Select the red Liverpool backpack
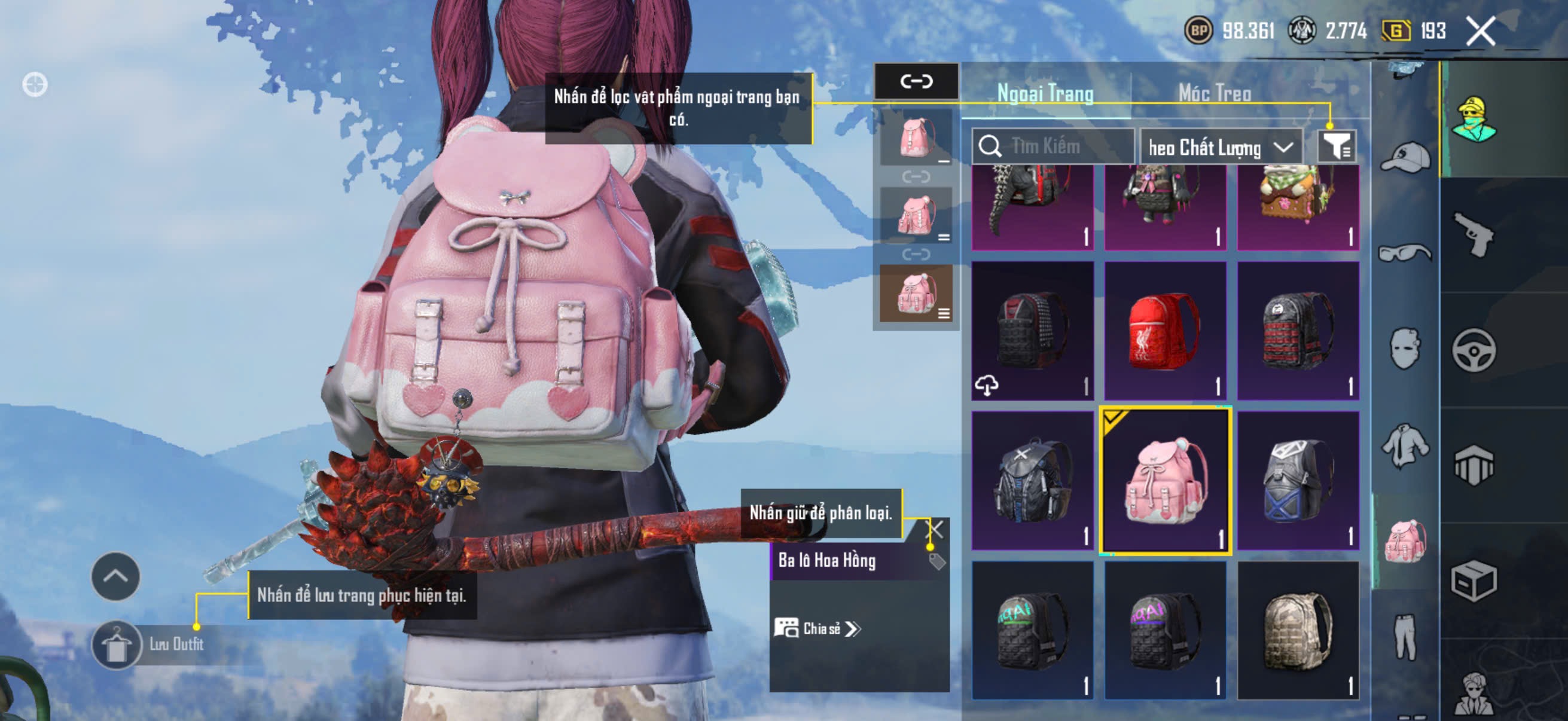The width and height of the screenshot is (1568, 721). [x=1164, y=331]
